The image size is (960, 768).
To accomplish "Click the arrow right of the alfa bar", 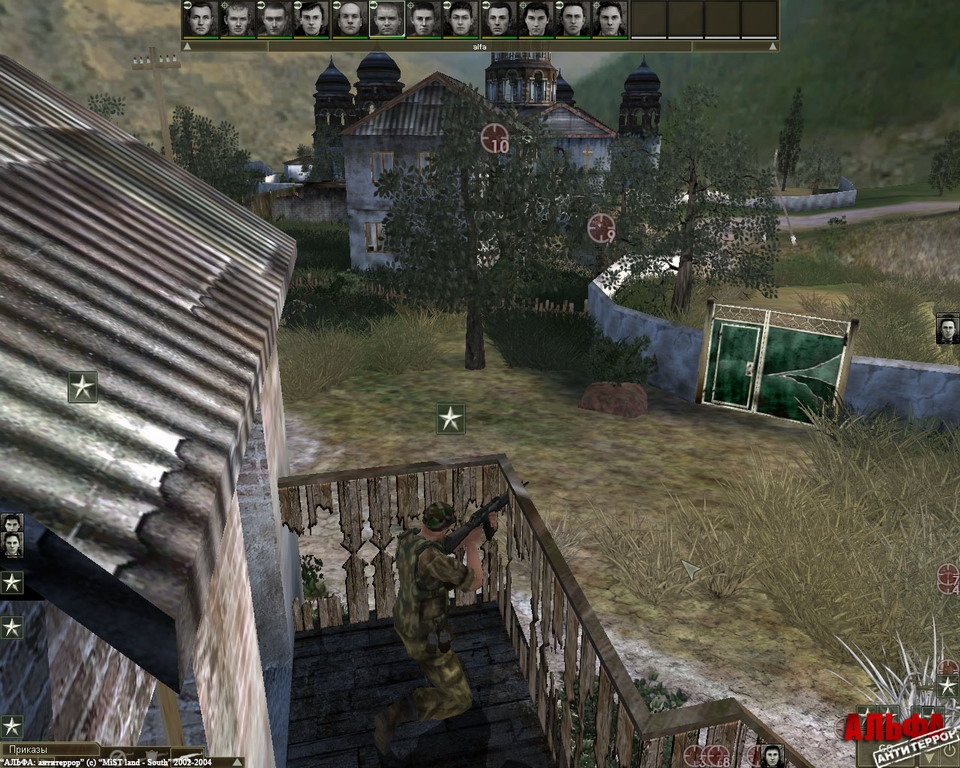I will [772, 46].
